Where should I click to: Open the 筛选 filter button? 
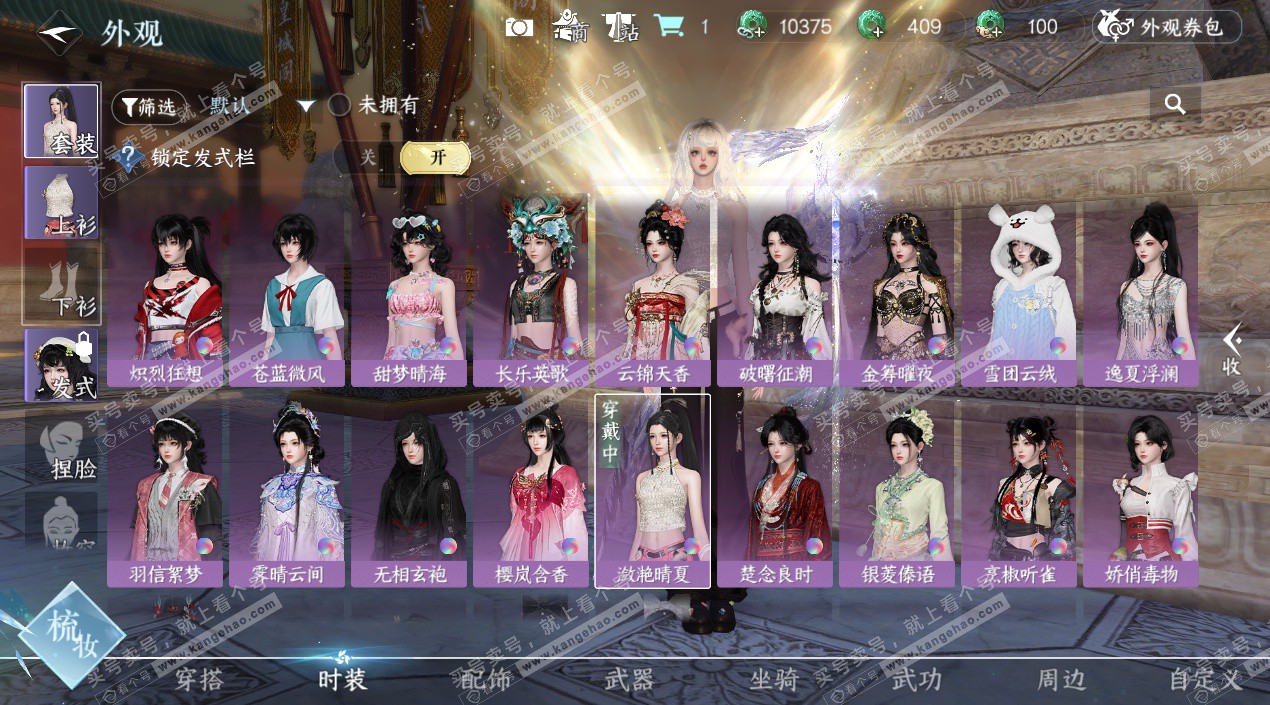pyautogui.click(x=148, y=106)
